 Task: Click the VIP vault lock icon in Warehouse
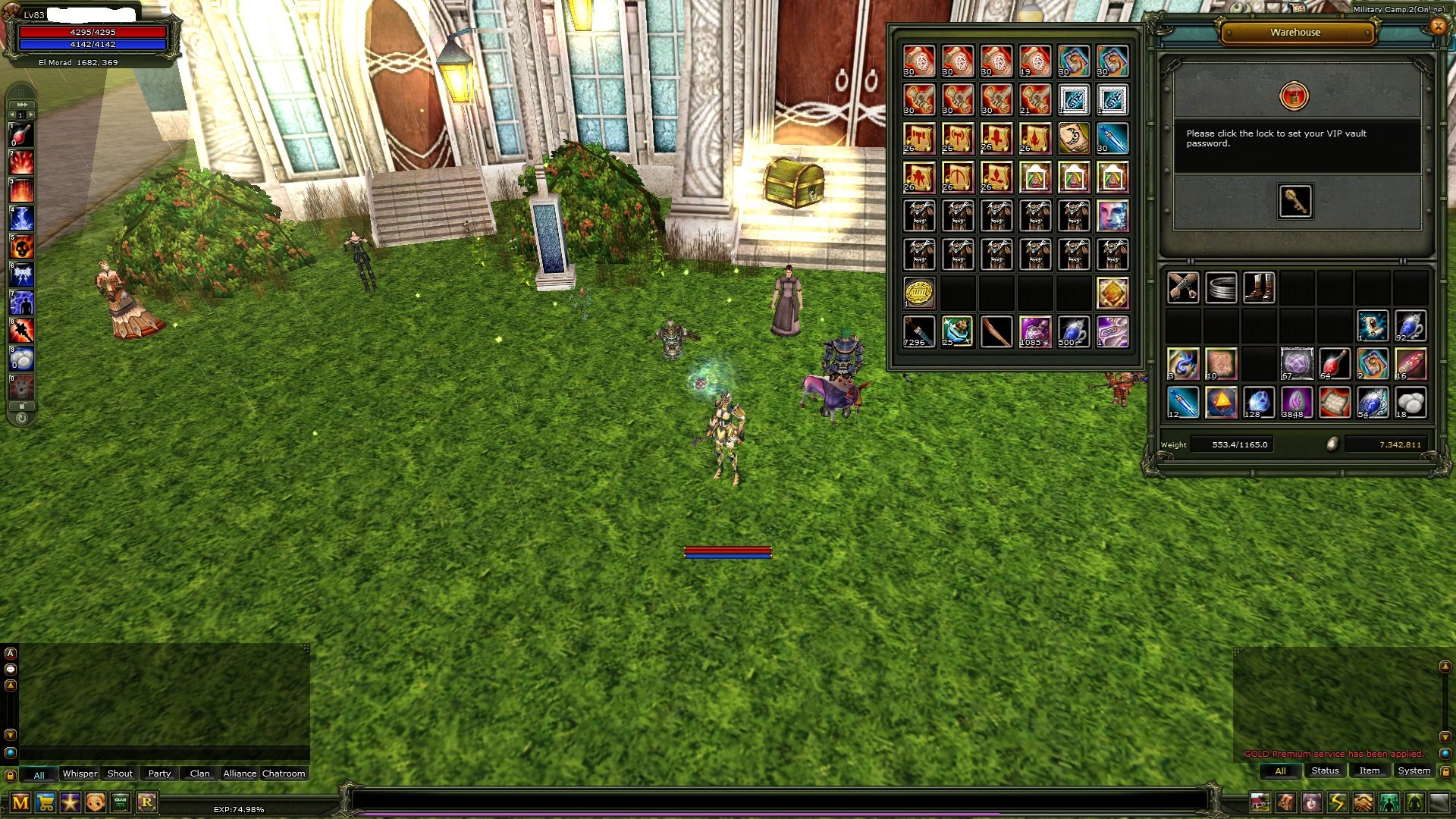pos(1293,97)
